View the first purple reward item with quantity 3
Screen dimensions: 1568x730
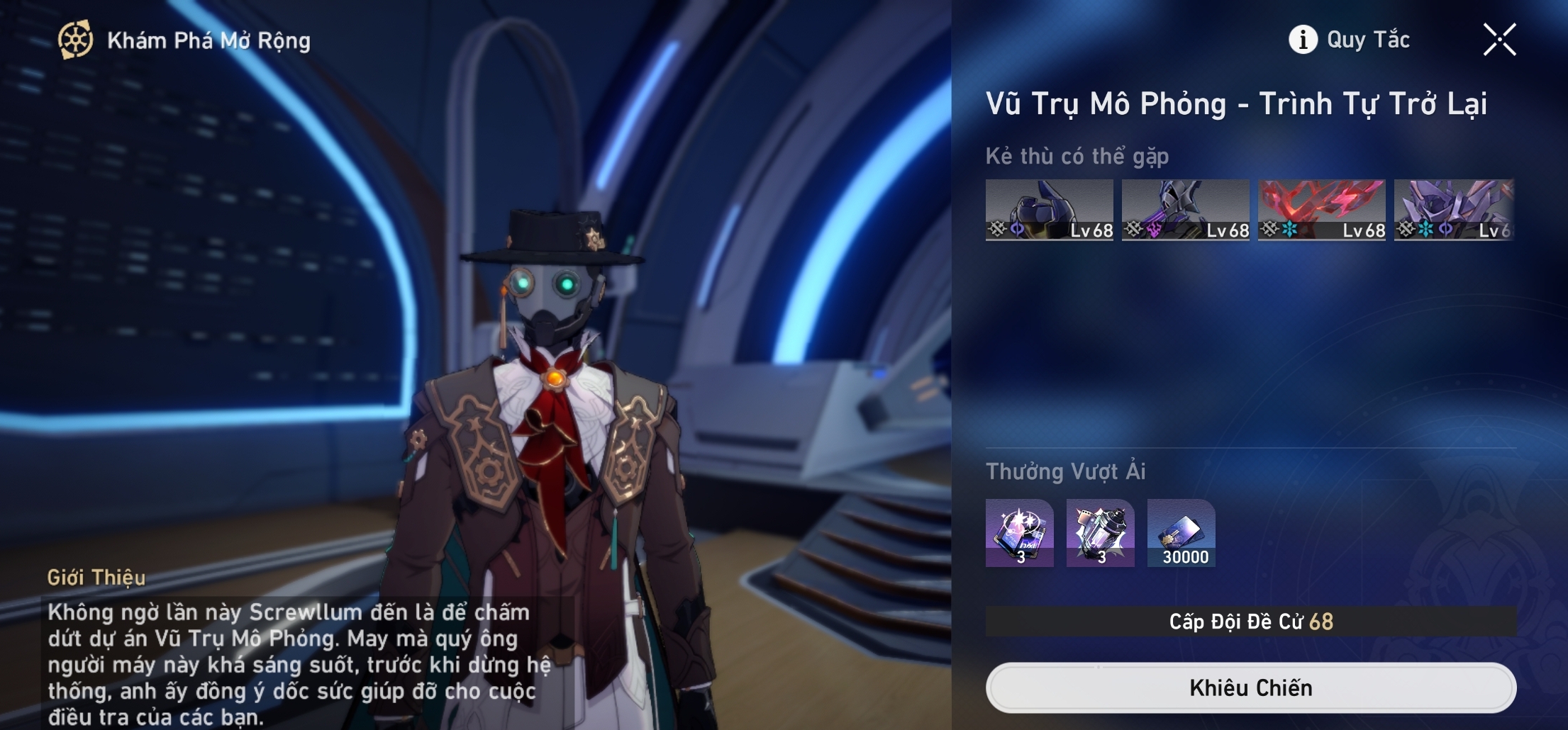(1019, 533)
